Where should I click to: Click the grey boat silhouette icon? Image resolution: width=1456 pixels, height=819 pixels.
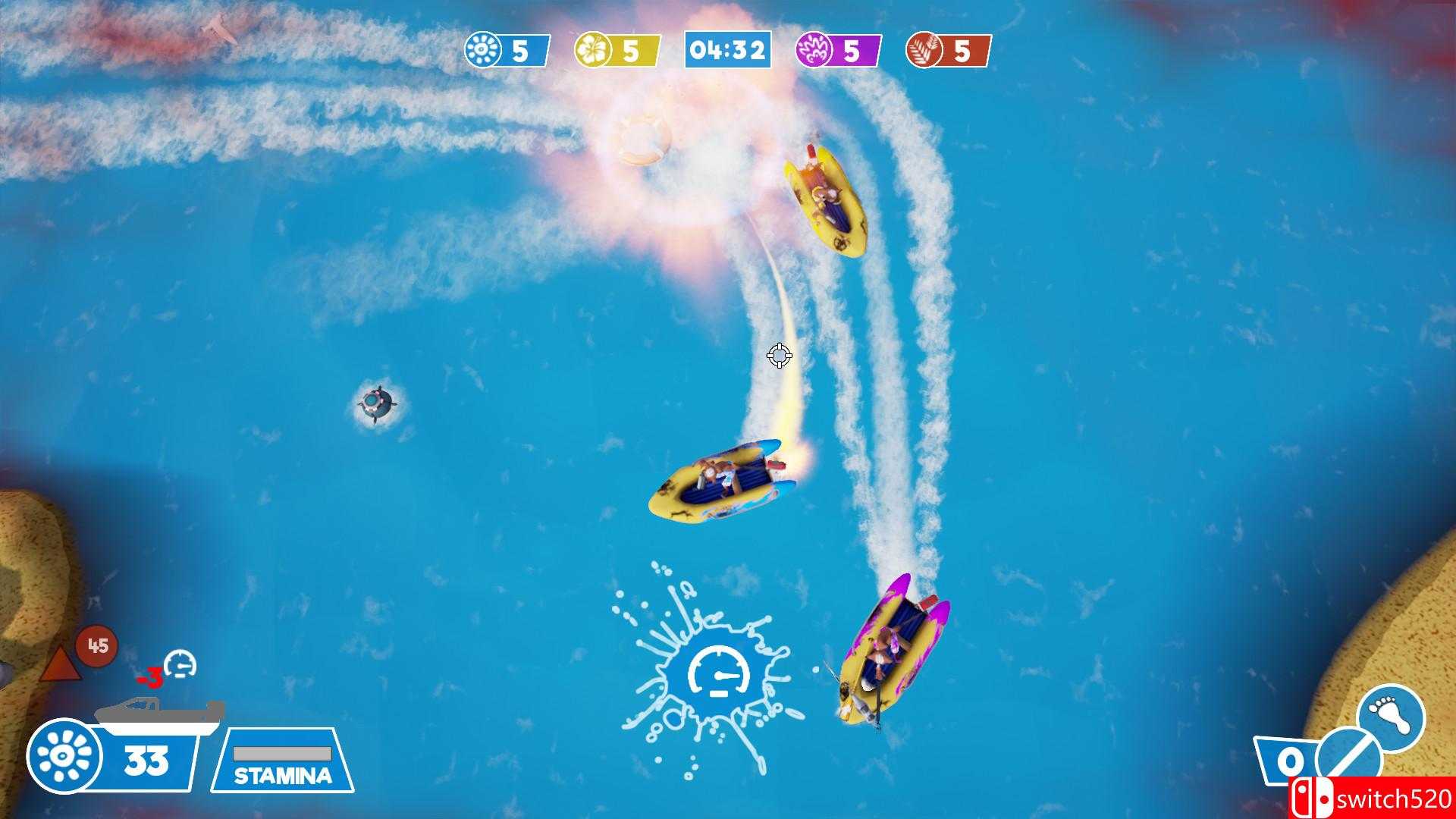pos(159,716)
